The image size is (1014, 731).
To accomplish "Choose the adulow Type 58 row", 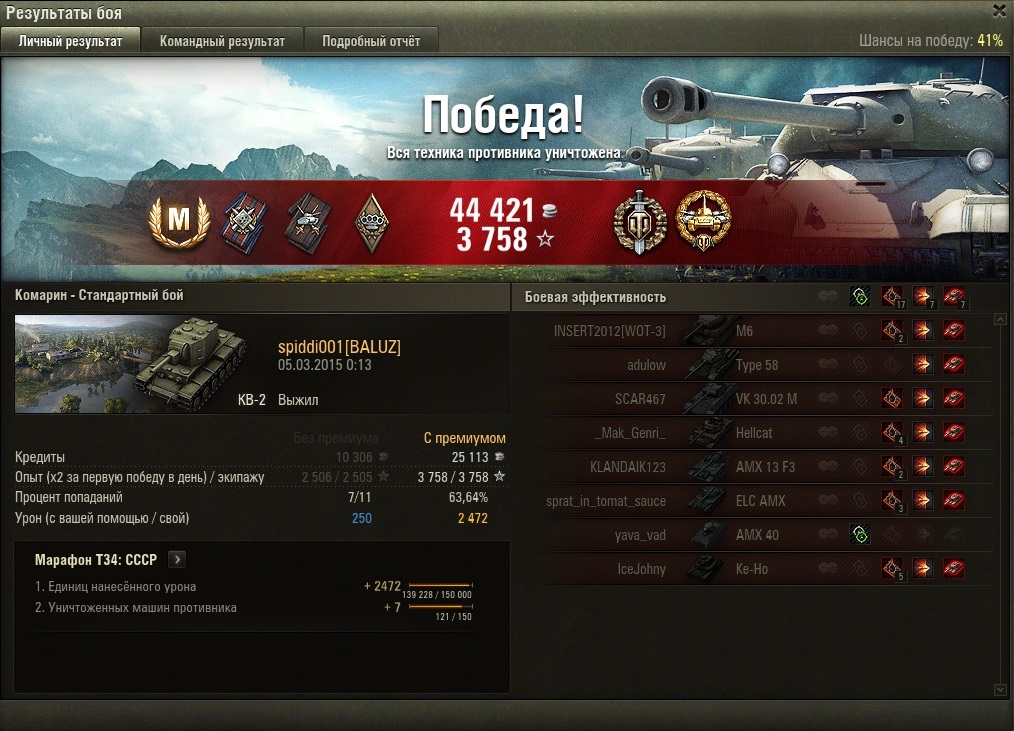I will tap(750, 365).
